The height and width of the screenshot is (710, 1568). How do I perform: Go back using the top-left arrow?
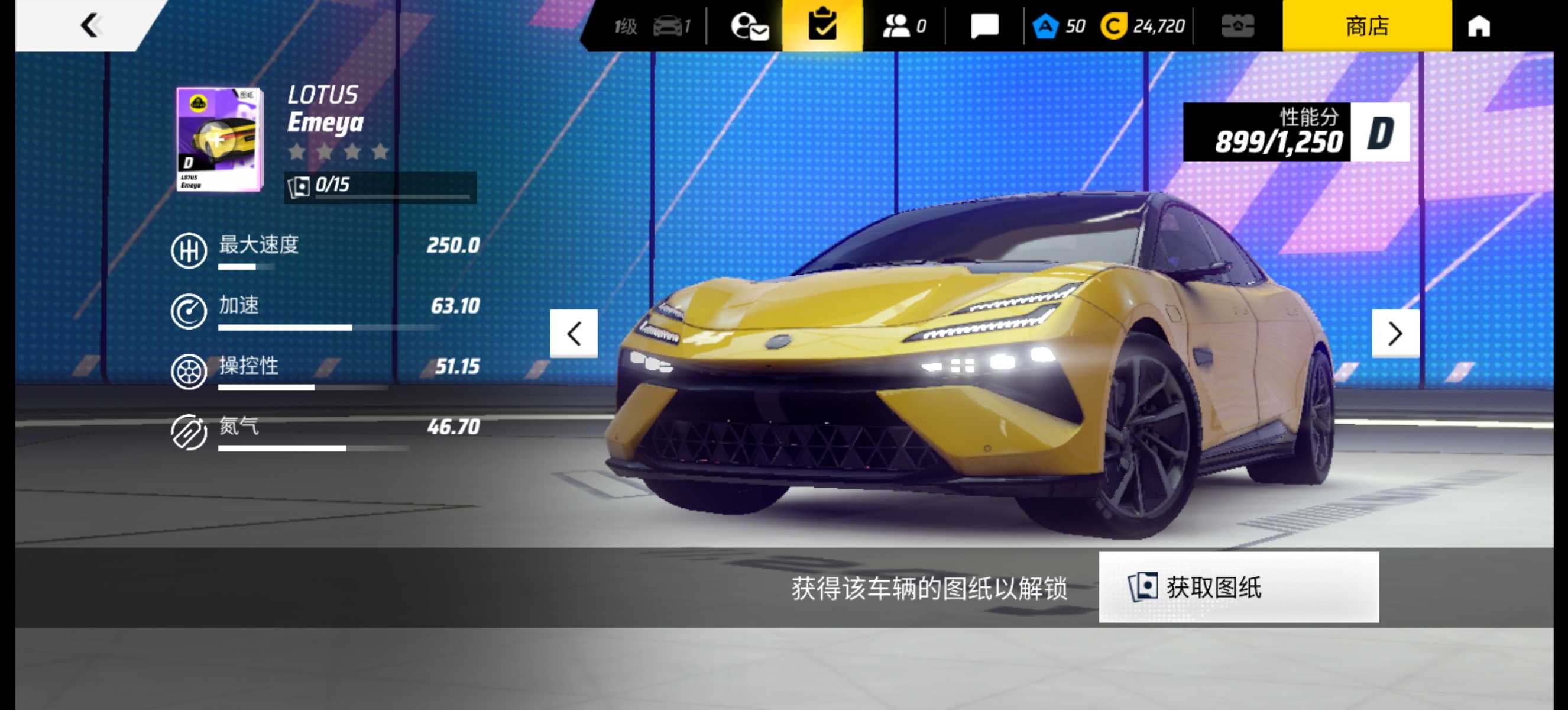pyautogui.click(x=90, y=25)
